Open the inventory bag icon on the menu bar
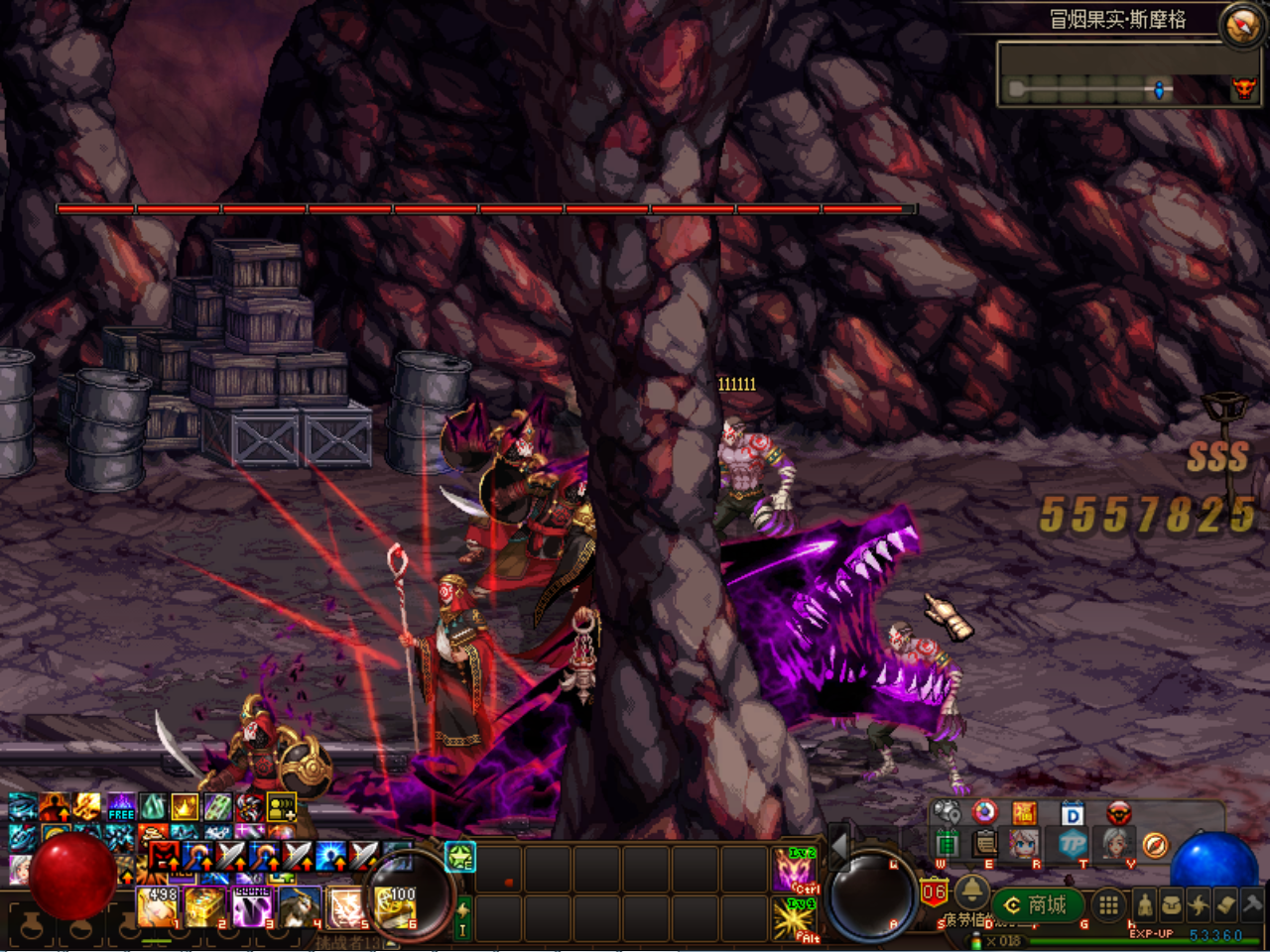Image resolution: width=1270 pixels, height=952 pixels. click(1172, 904)
